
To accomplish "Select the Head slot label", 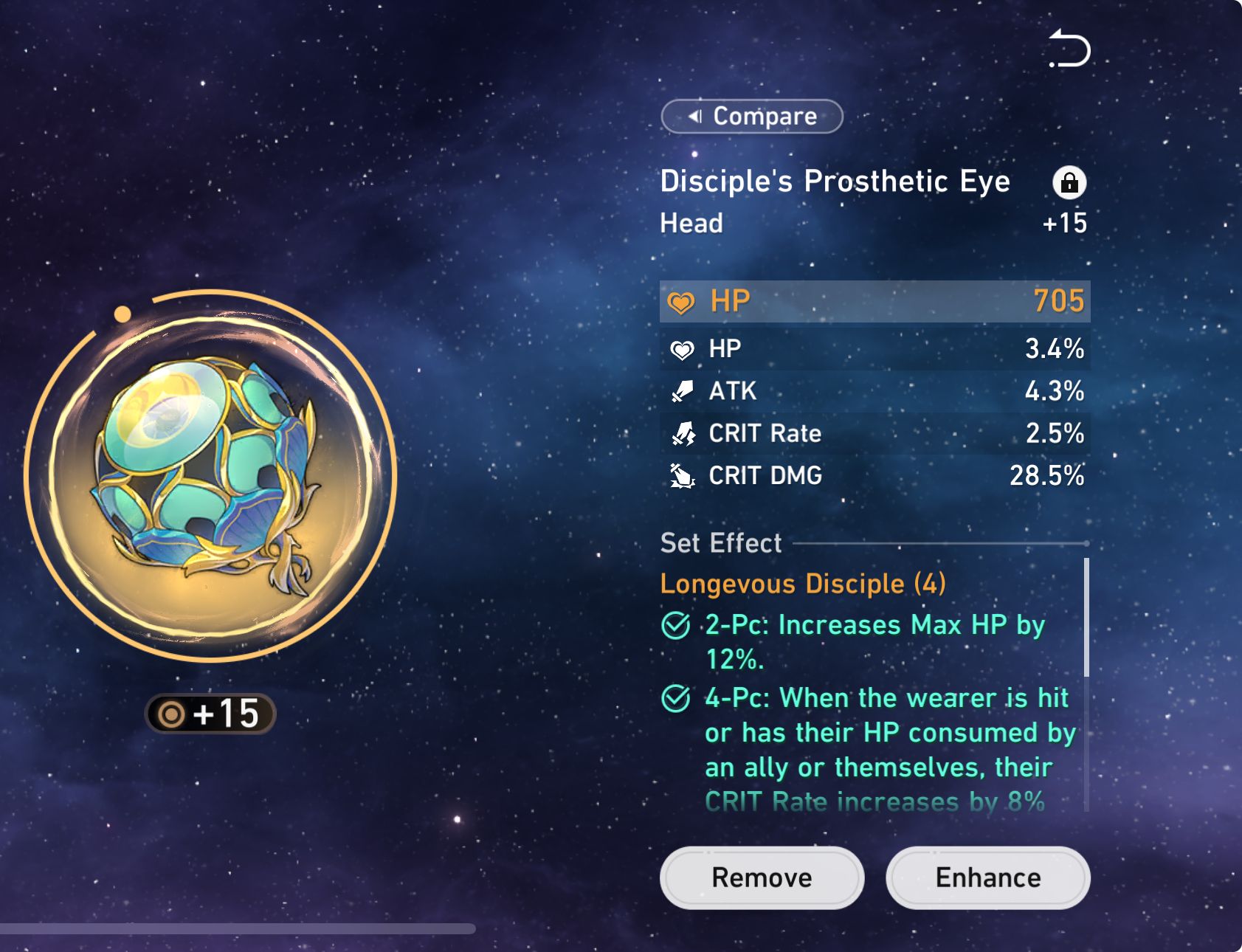I will (x=691, y=224).
